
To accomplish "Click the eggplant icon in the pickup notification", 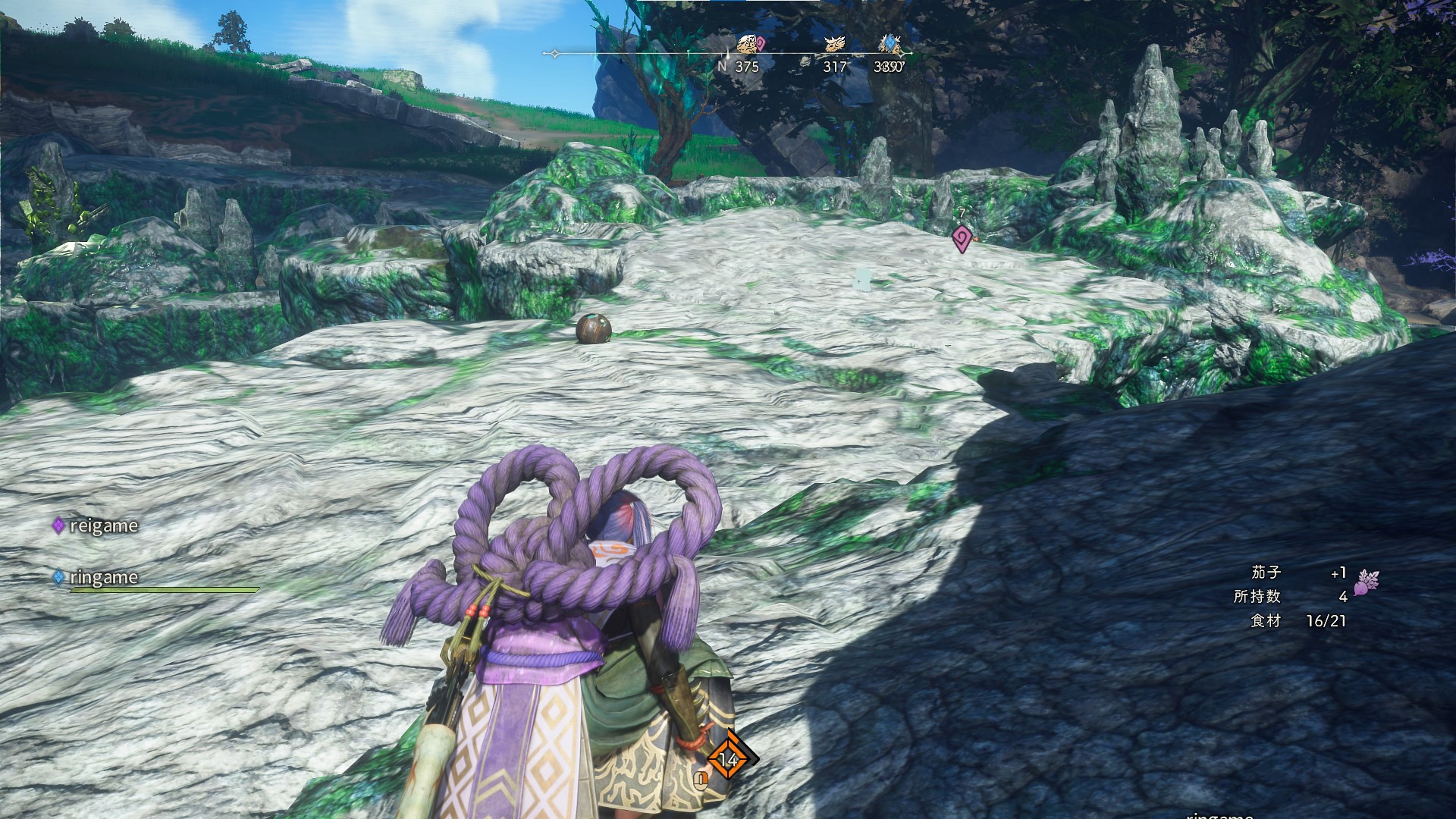I will pos(1365,582).
